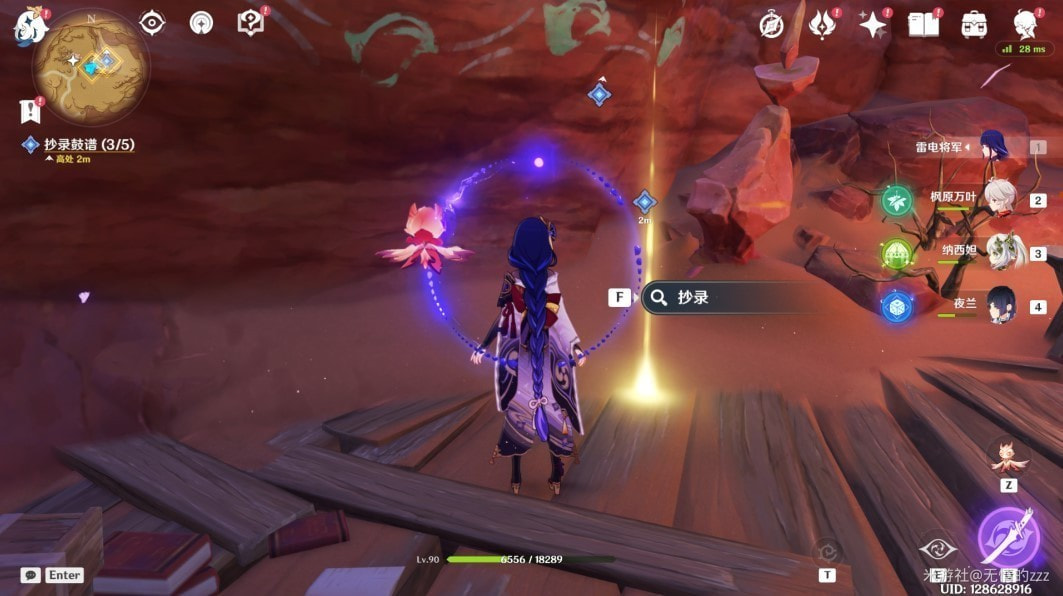Open the Paimon main menu

point(29,27)
